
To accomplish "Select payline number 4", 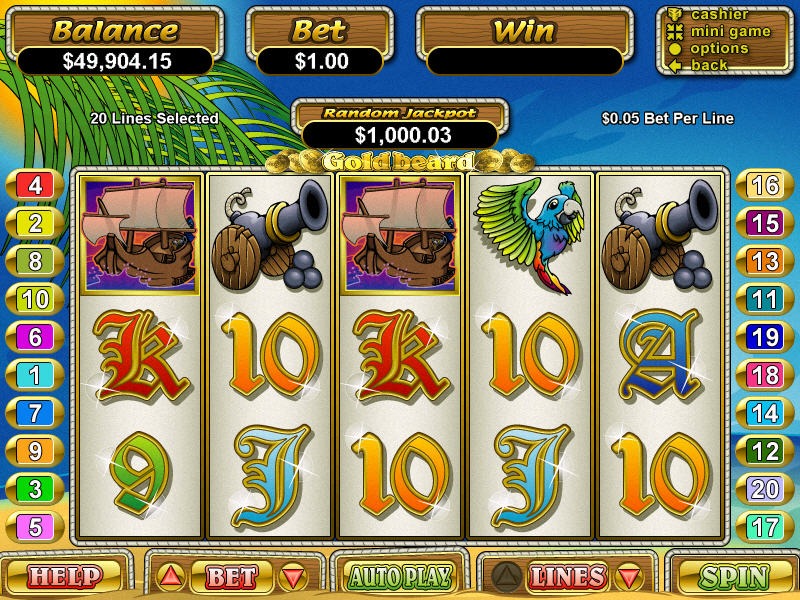I will (x=35, y=185).
